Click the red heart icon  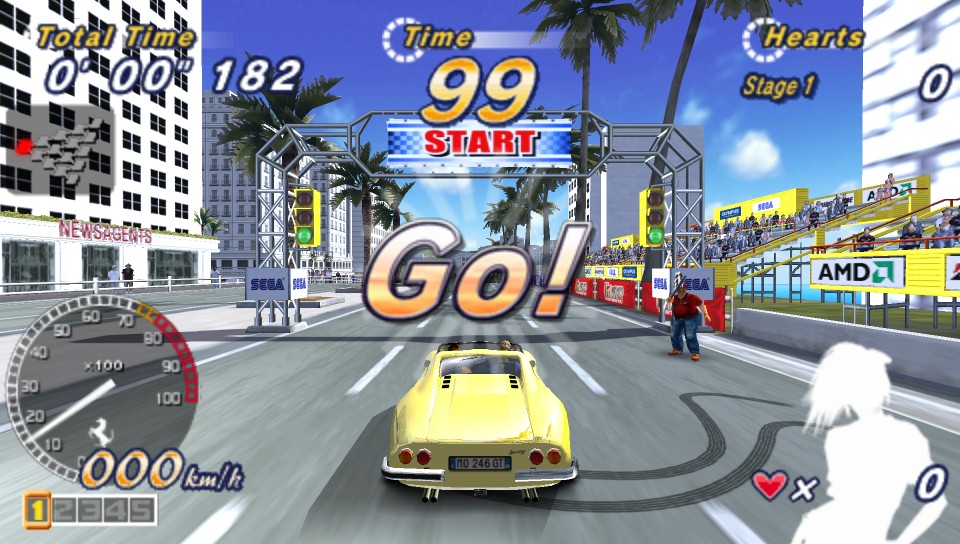coord(768,486)
